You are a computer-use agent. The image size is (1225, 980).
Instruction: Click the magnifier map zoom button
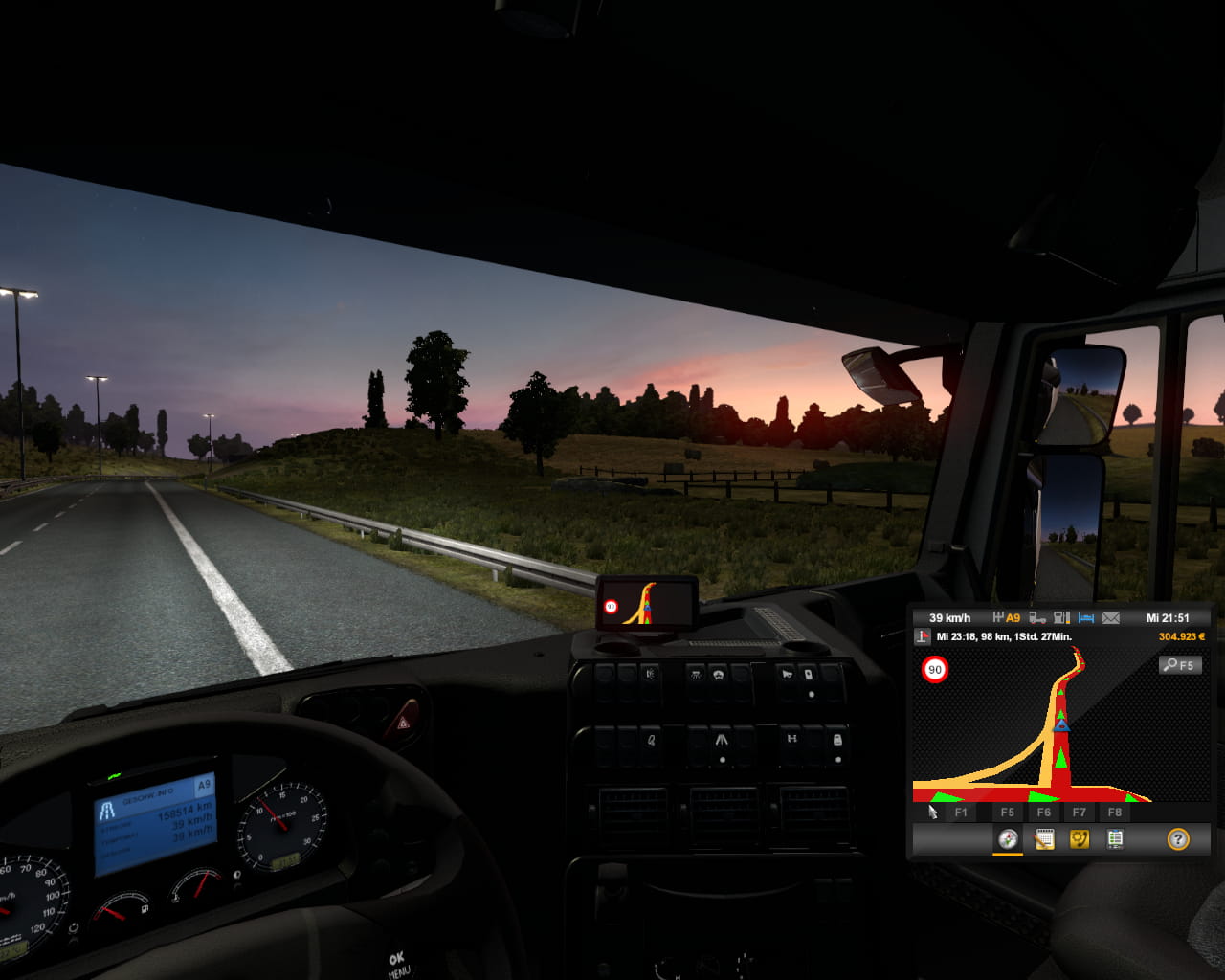pos(1179,665)
